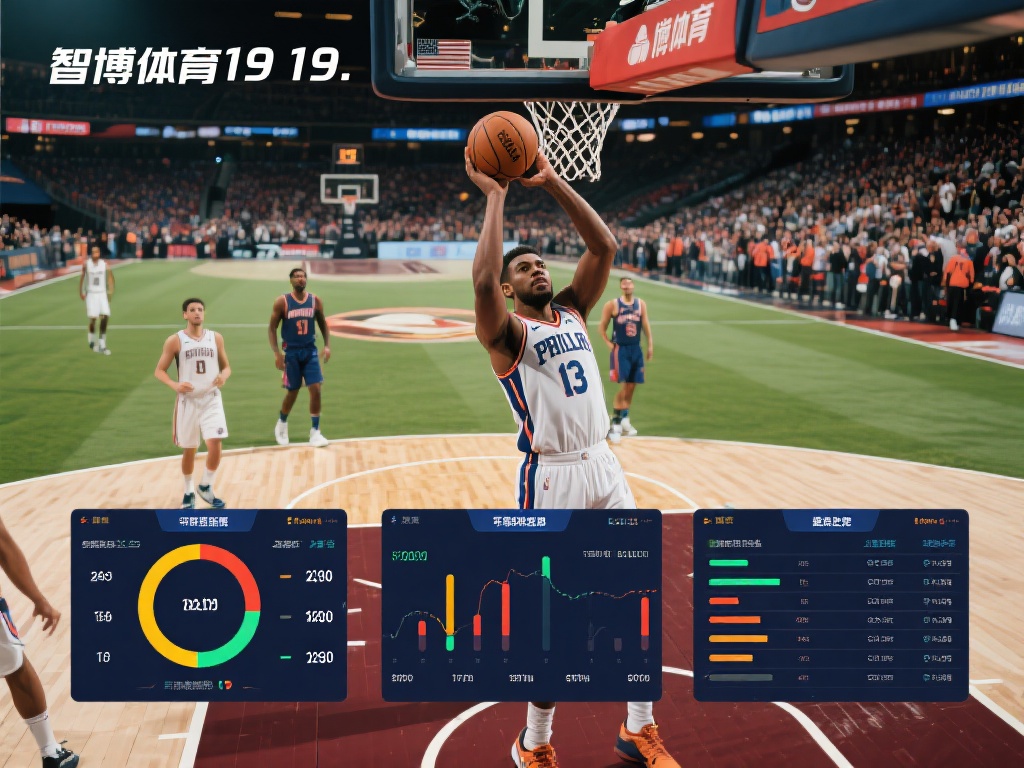
Task: Select the gray bar row in the list panel
Action: coord(740,677)
